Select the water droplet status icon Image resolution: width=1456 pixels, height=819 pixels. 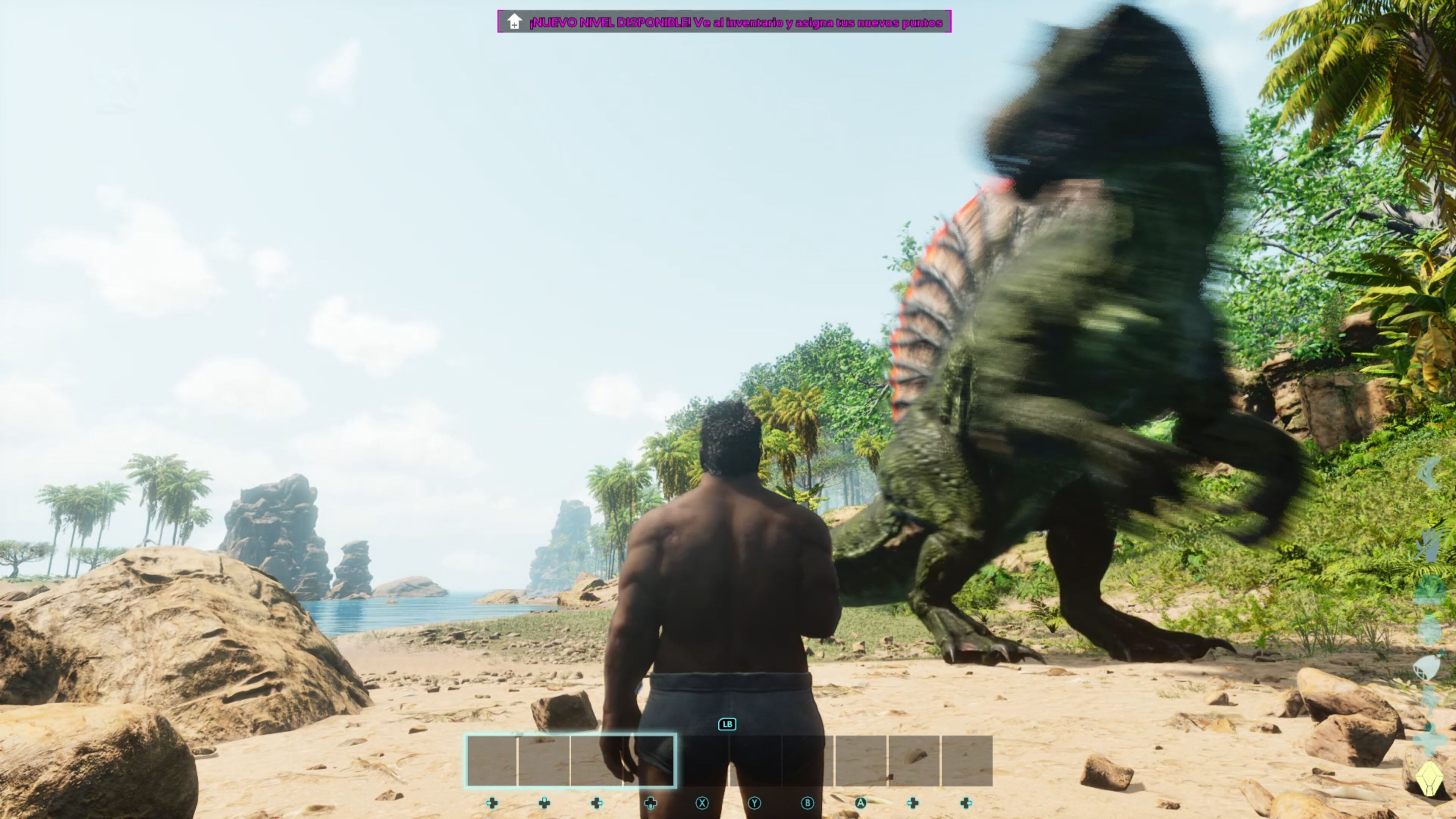click(1429, 629)
